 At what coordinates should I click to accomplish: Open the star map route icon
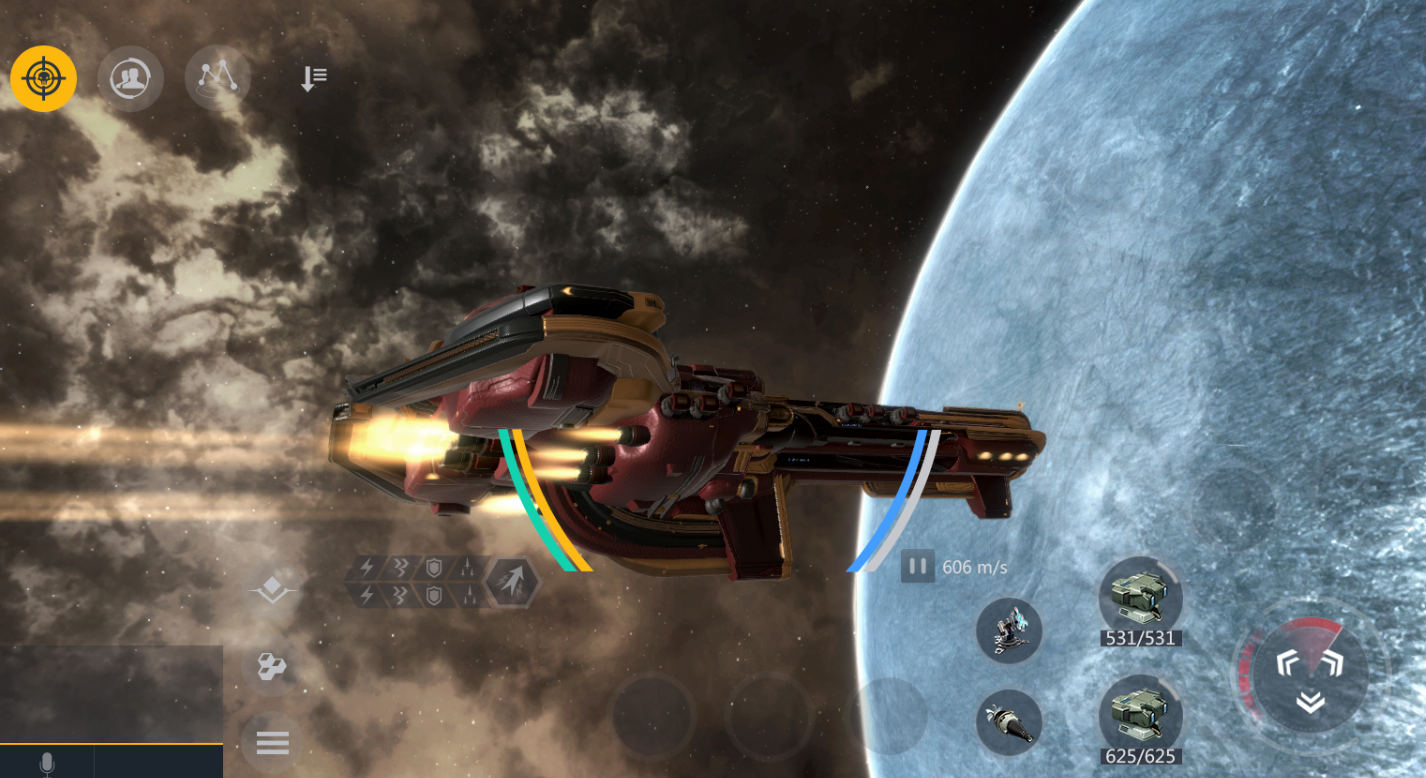tap(218, 78)
